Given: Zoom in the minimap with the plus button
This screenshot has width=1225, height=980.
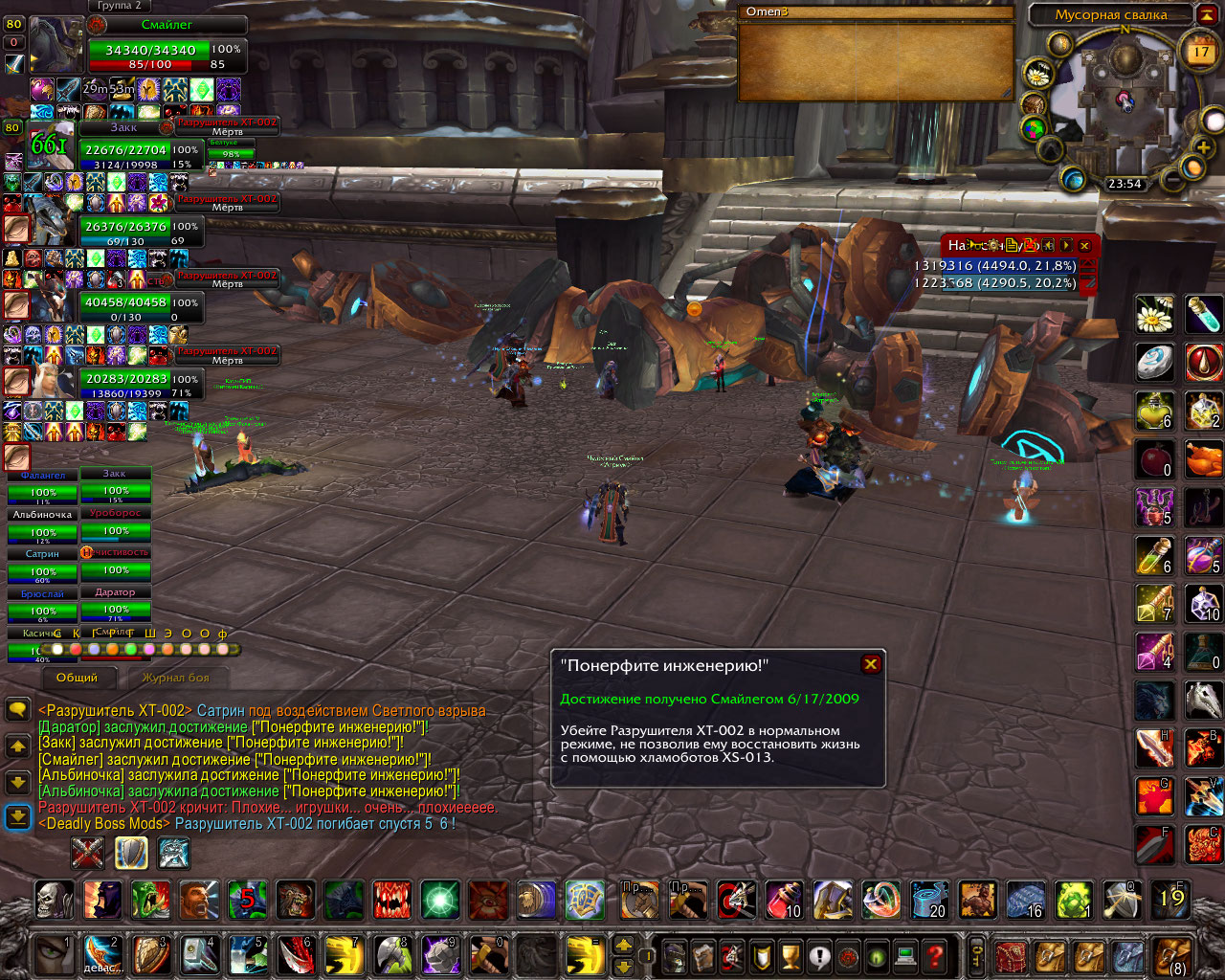Looking at the screenshot, I should [x=1203, y=147].
